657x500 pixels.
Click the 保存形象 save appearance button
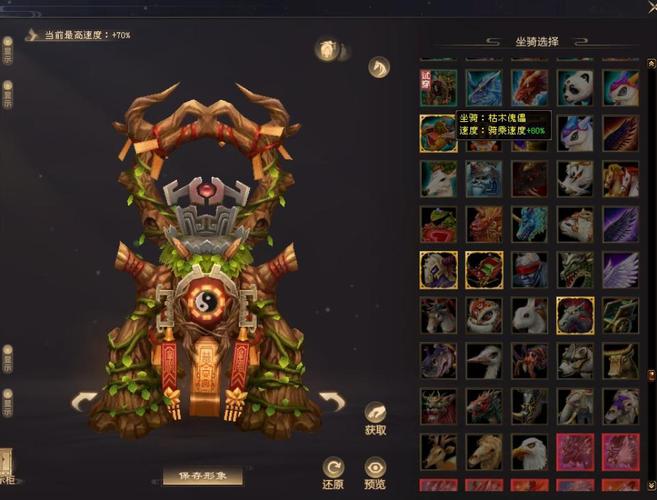tap(203, 477)
